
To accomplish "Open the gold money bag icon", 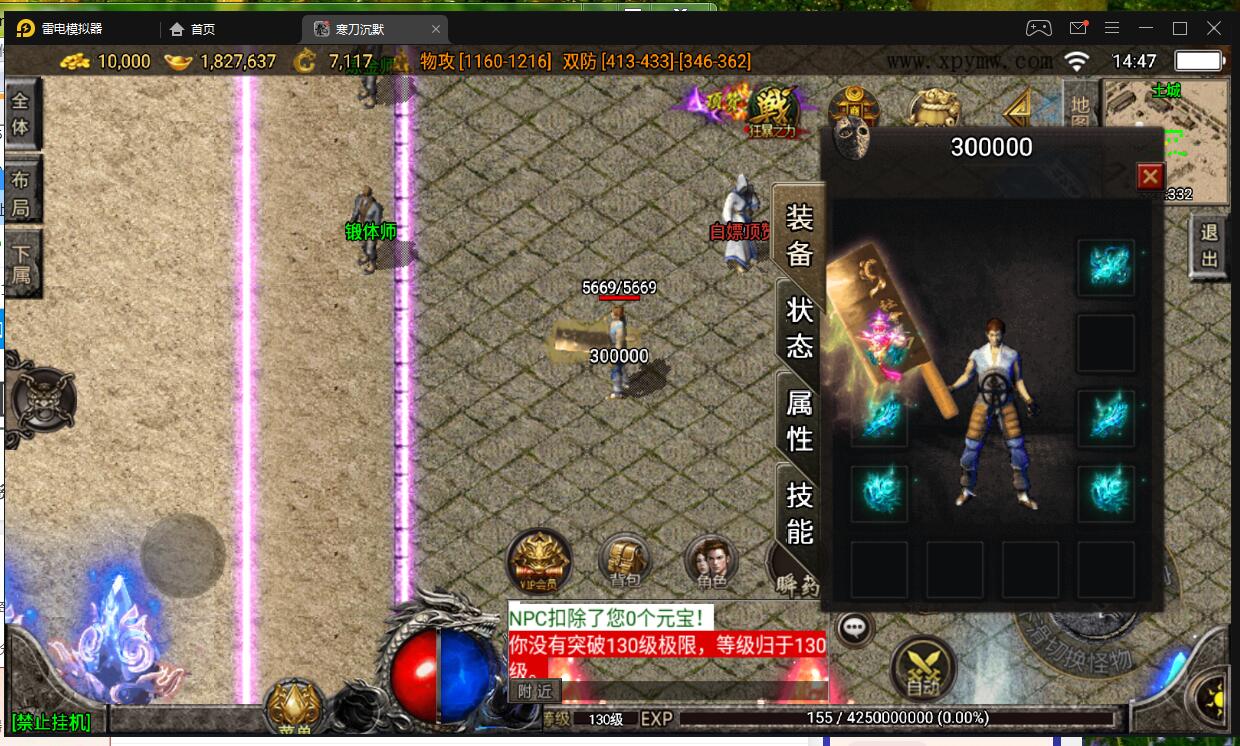I will 932,108.
